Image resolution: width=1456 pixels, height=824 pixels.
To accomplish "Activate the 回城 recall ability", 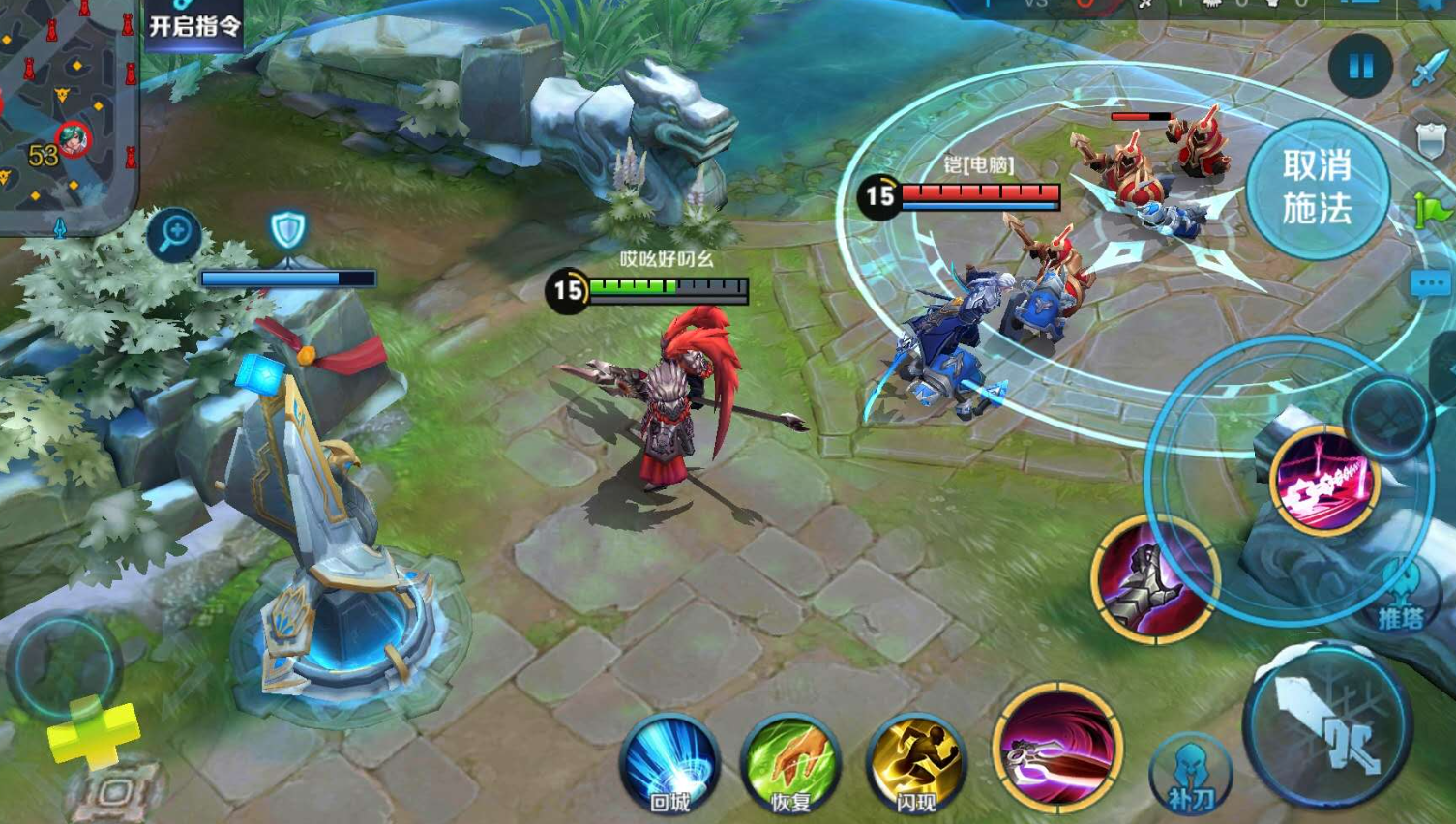I will (669, 764).
